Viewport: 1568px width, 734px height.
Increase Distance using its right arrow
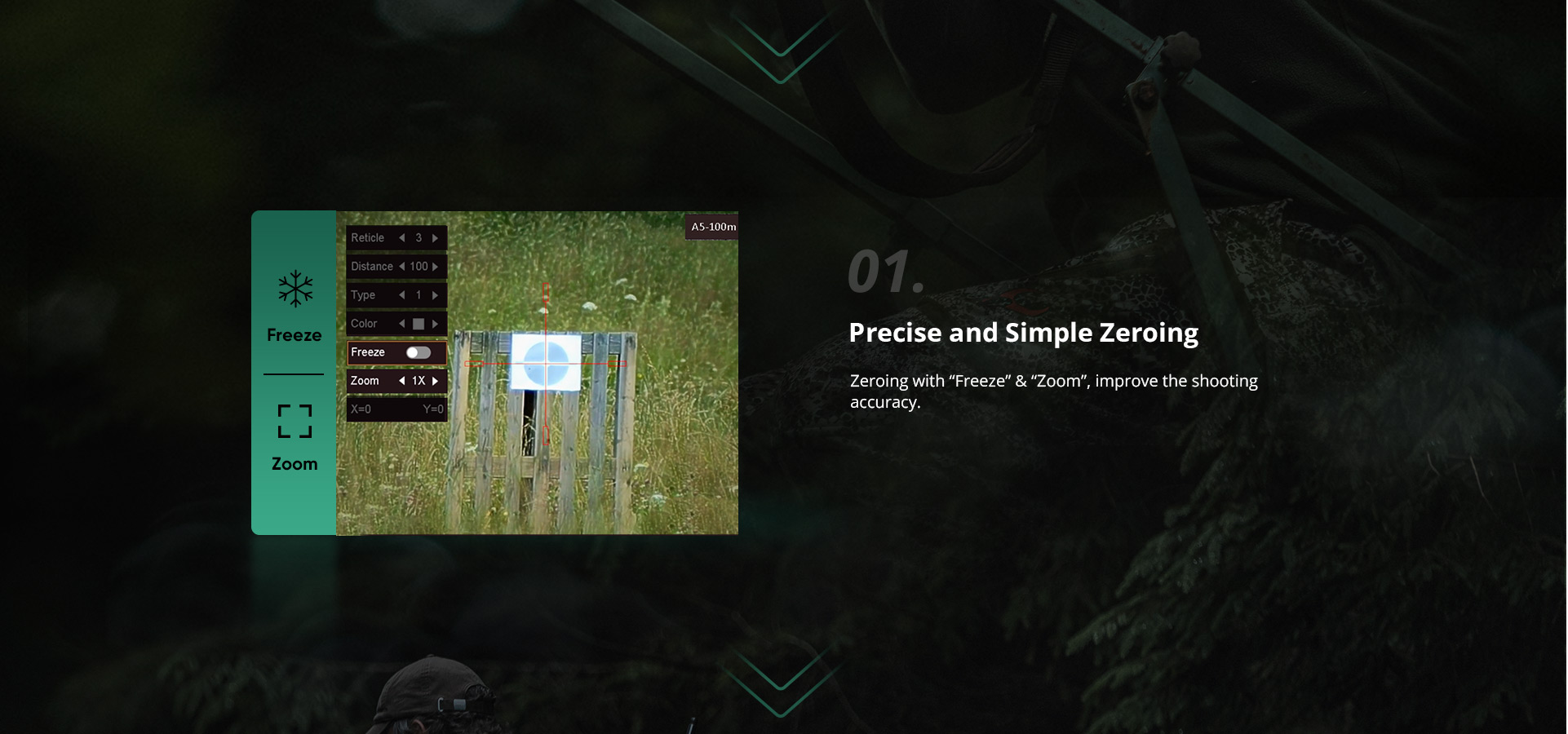click(x=436, y=267)
